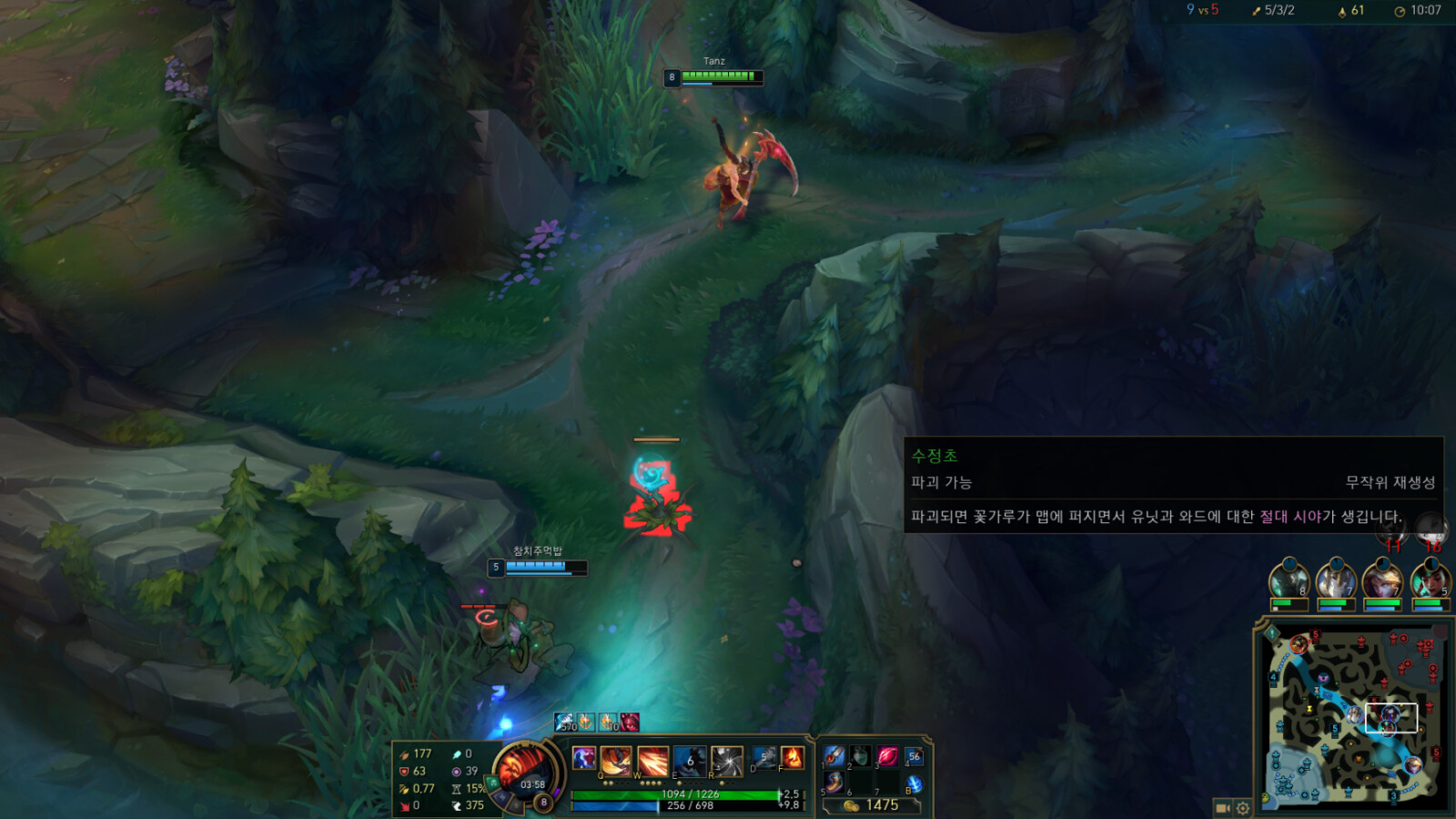This screenshot has height=819, width=1456.
Task: Toggle camera lock with the camera icon
Action: click(1222, 807)
